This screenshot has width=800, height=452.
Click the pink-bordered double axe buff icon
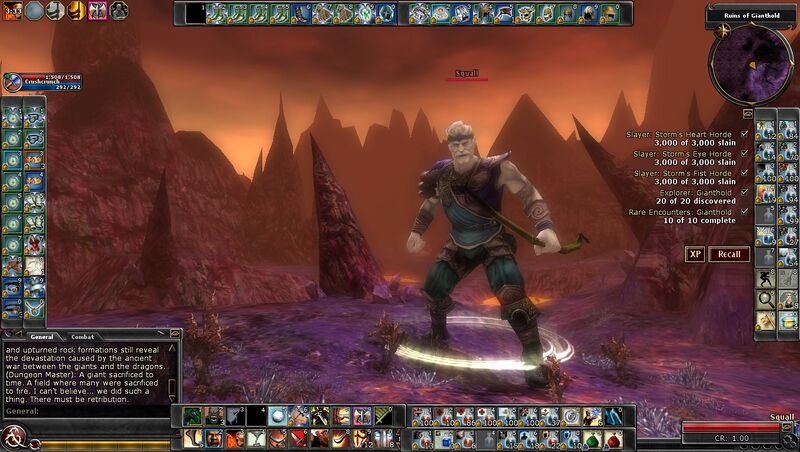(x=98, y=11)
